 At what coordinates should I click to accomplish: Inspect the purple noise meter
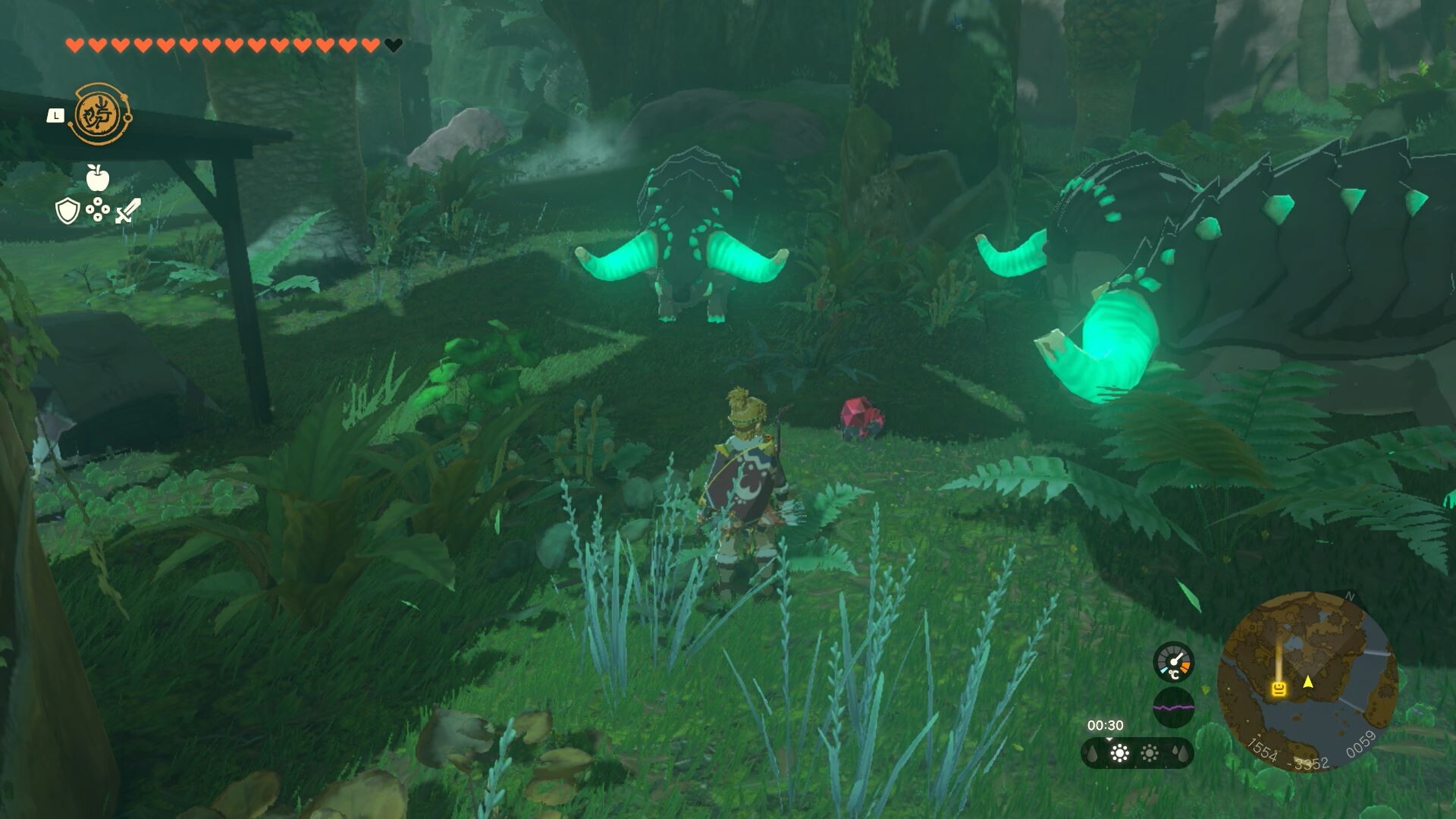(x=1173, y=708)
